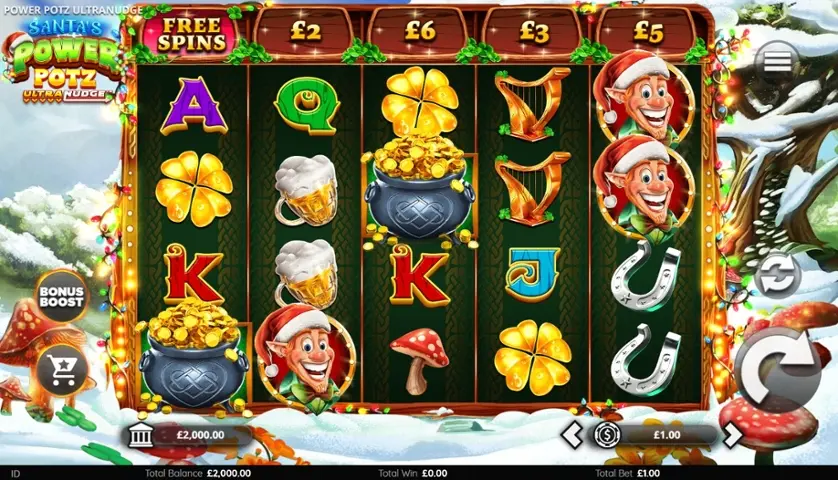Viewport: 838px width, 480px height.
Task: Click the bank balance icon
Action: click(141, 435)
